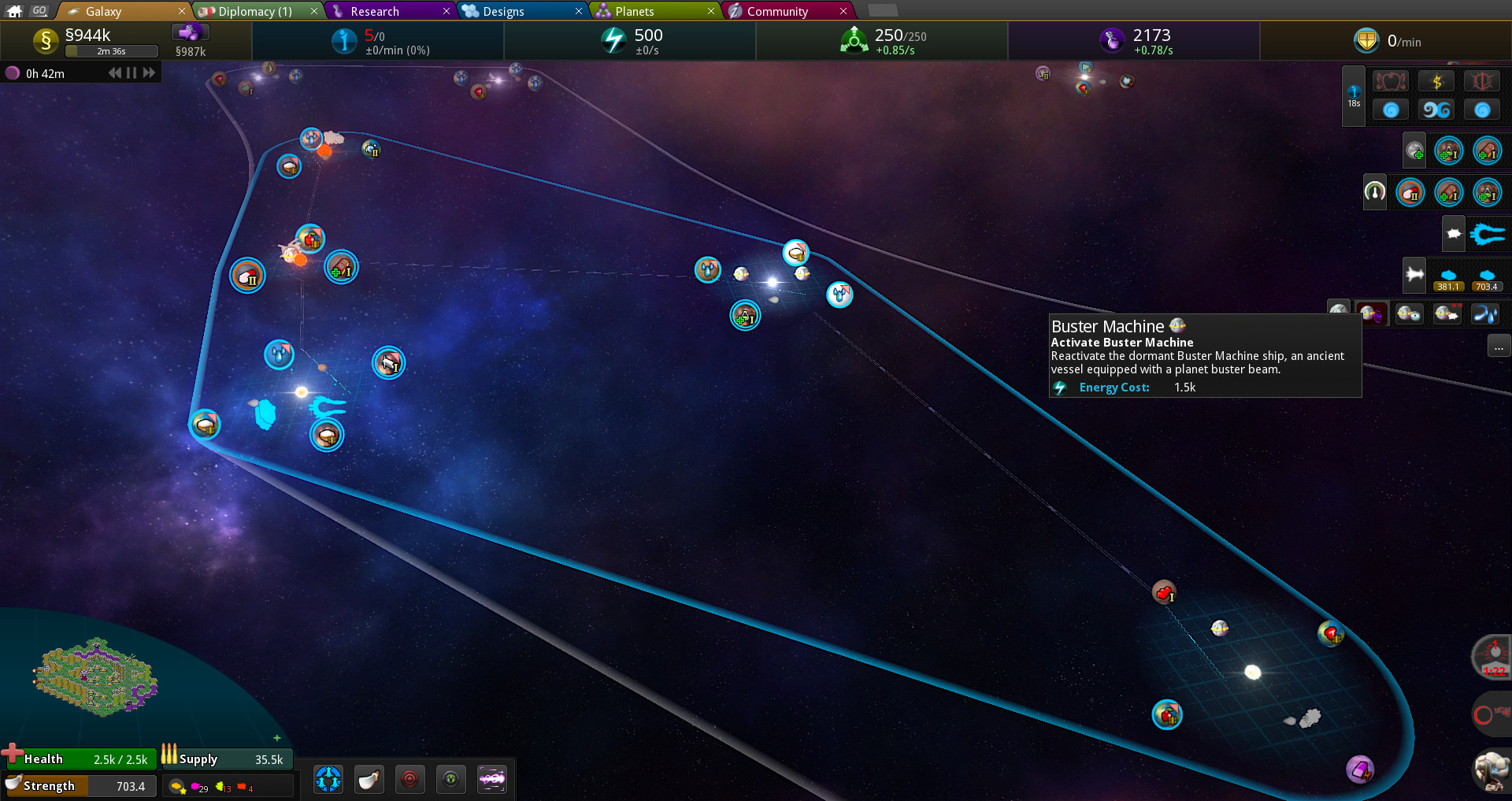
Task: Adjust the speed dial showing 1:22
Action: tap(1492, 657)
